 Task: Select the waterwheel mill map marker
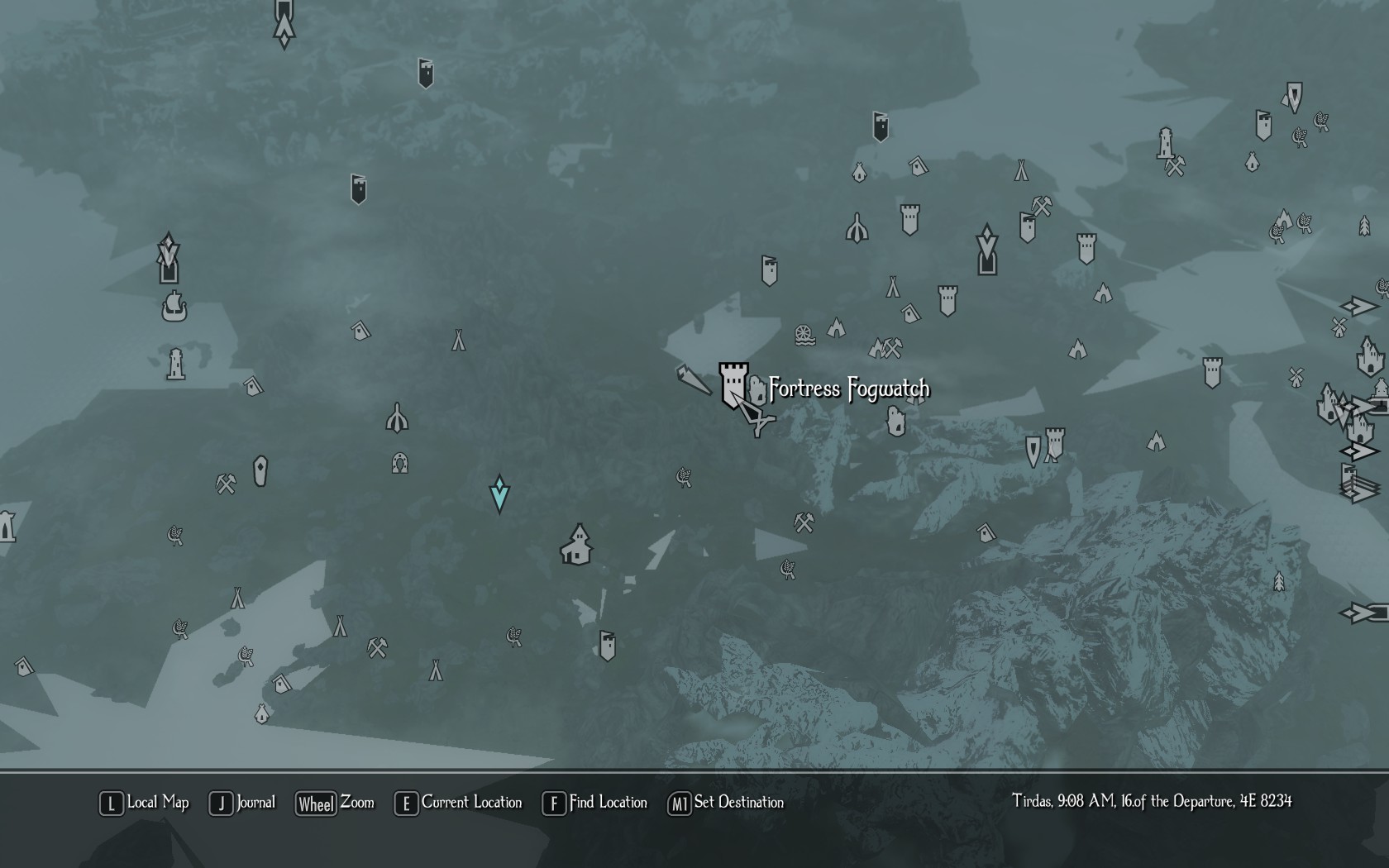coord(804,335)
